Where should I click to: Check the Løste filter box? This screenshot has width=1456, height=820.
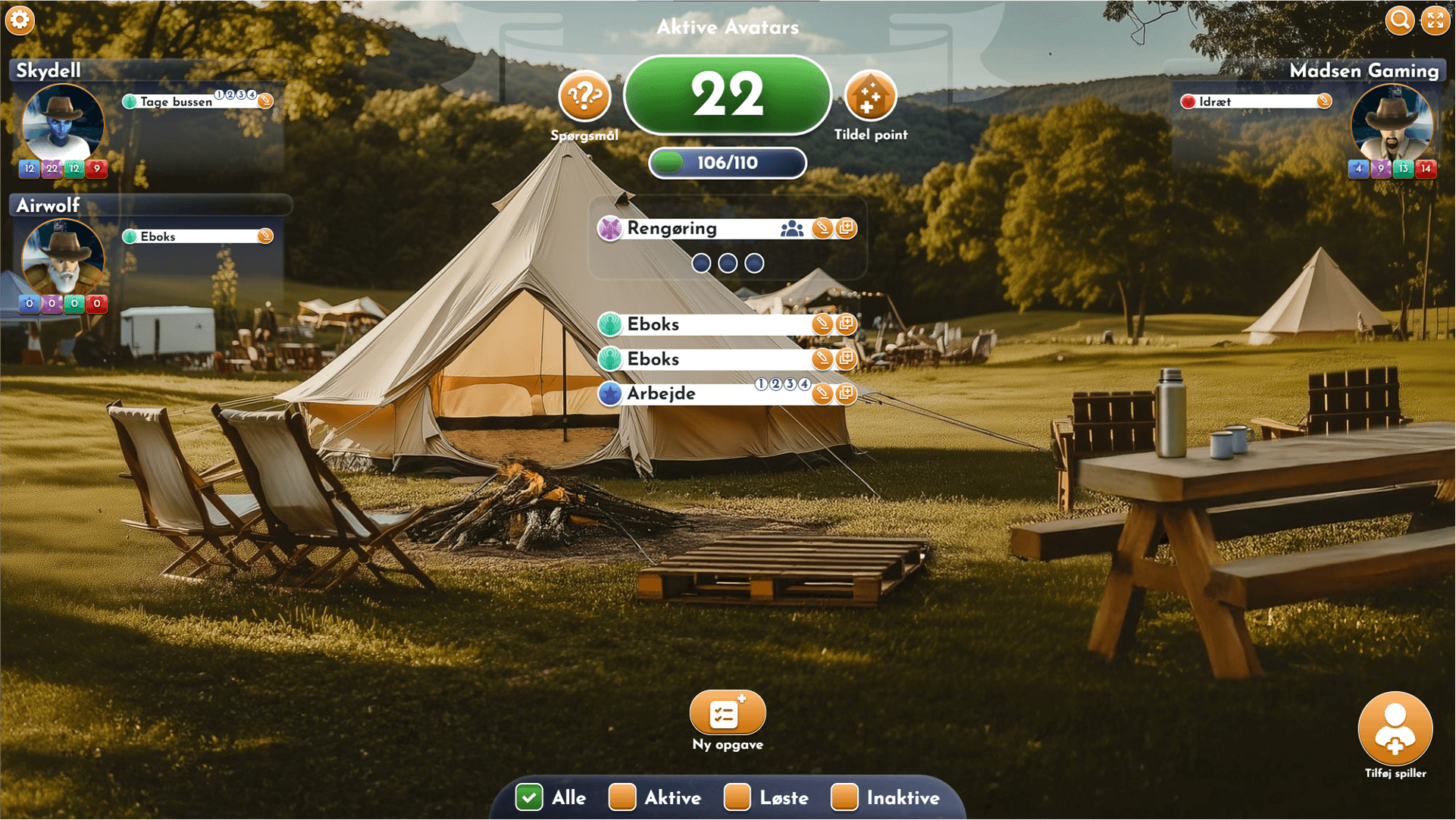[x=737, y=797]
